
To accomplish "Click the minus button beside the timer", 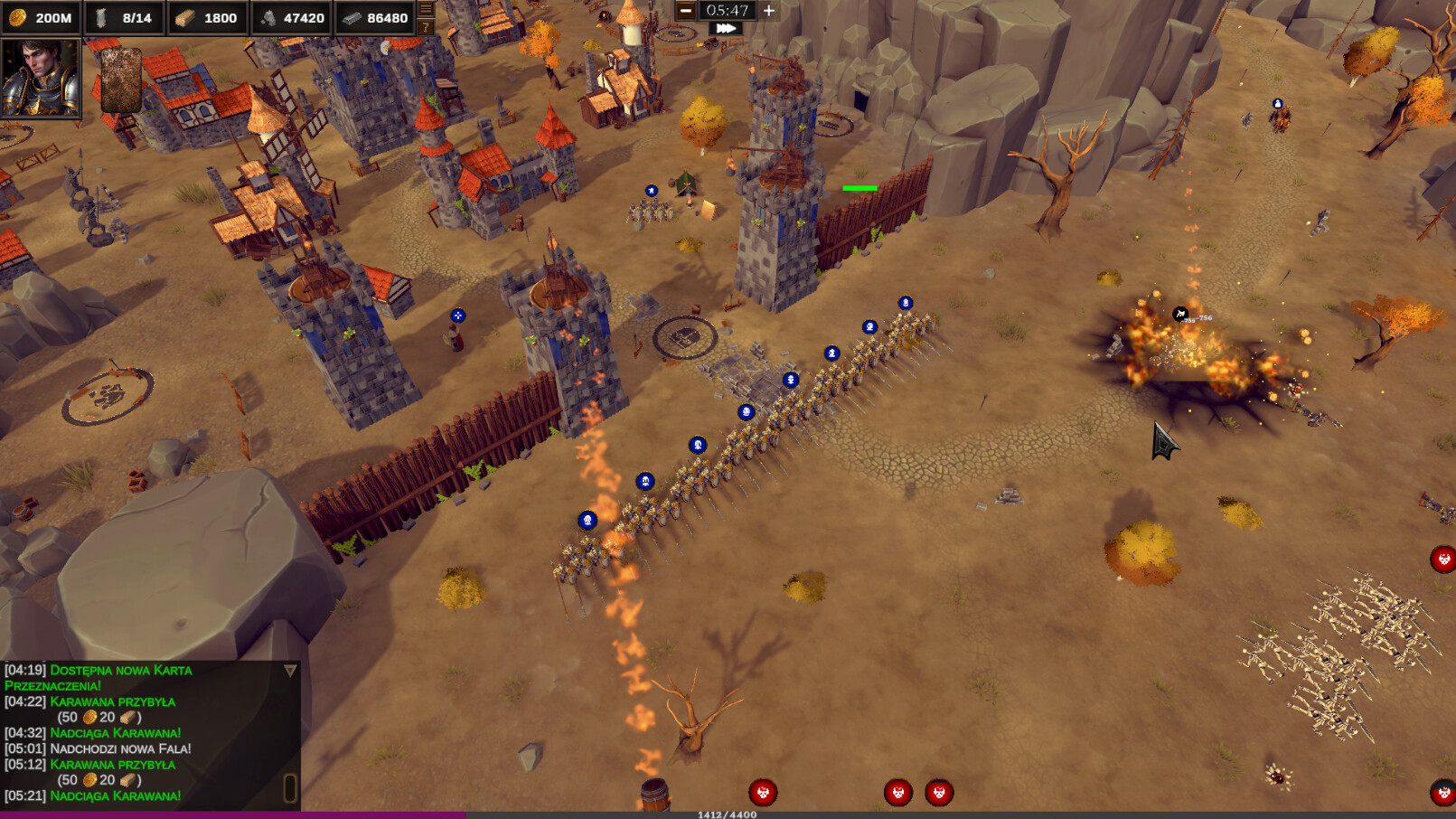I will (x=687, y=12).
